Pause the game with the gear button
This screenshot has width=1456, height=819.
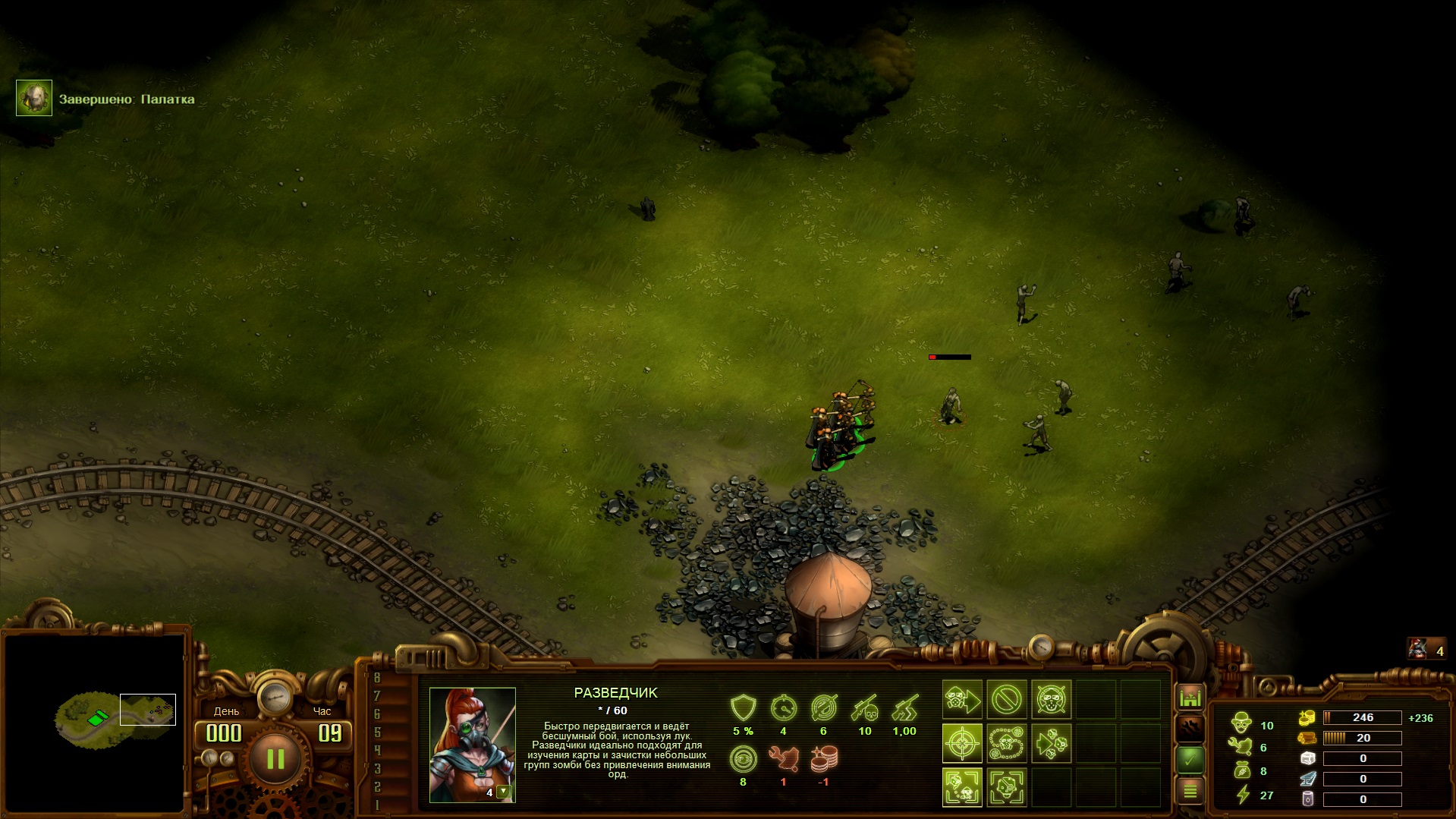(x=275, y=758)
